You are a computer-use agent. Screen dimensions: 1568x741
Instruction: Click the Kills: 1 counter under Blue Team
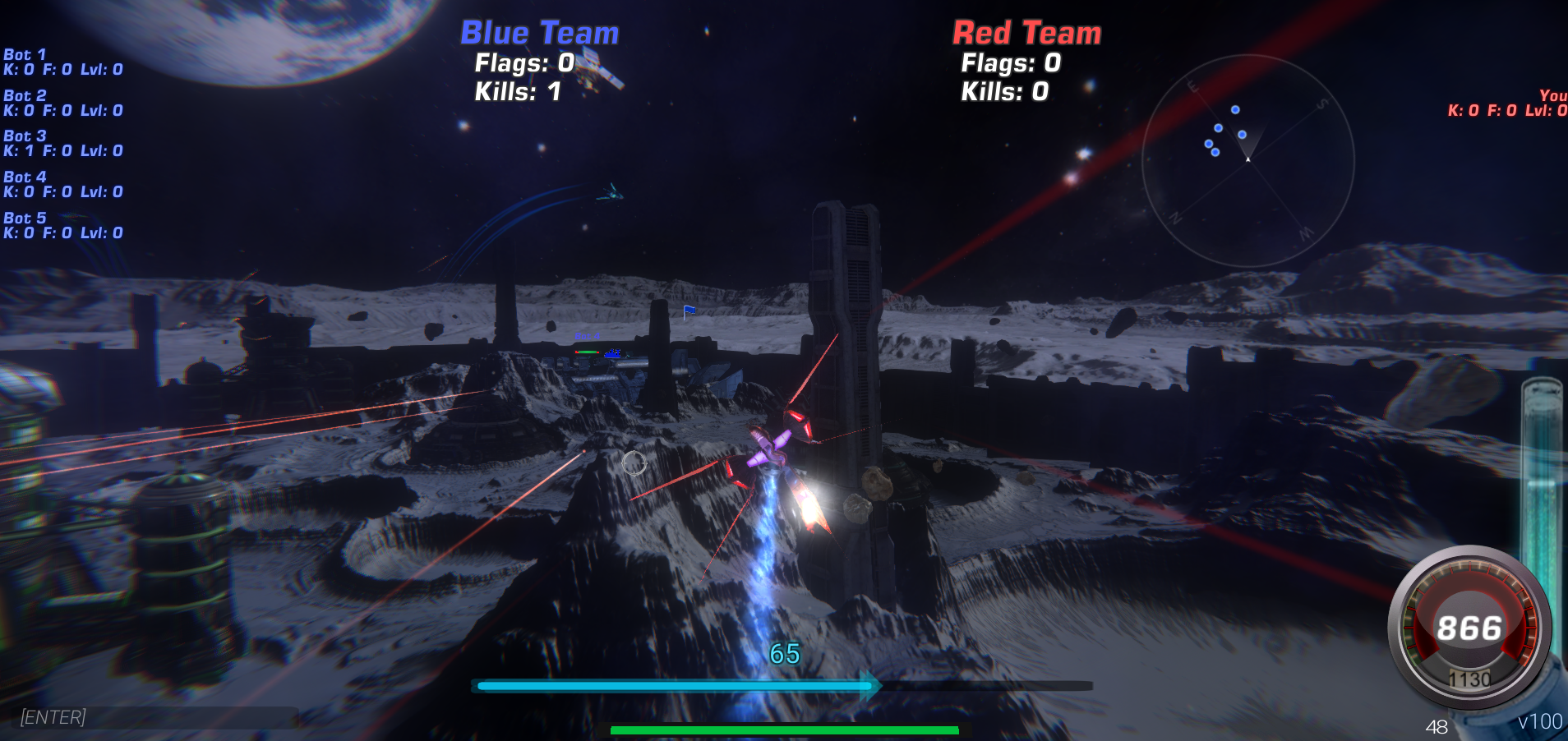[517, 92]
